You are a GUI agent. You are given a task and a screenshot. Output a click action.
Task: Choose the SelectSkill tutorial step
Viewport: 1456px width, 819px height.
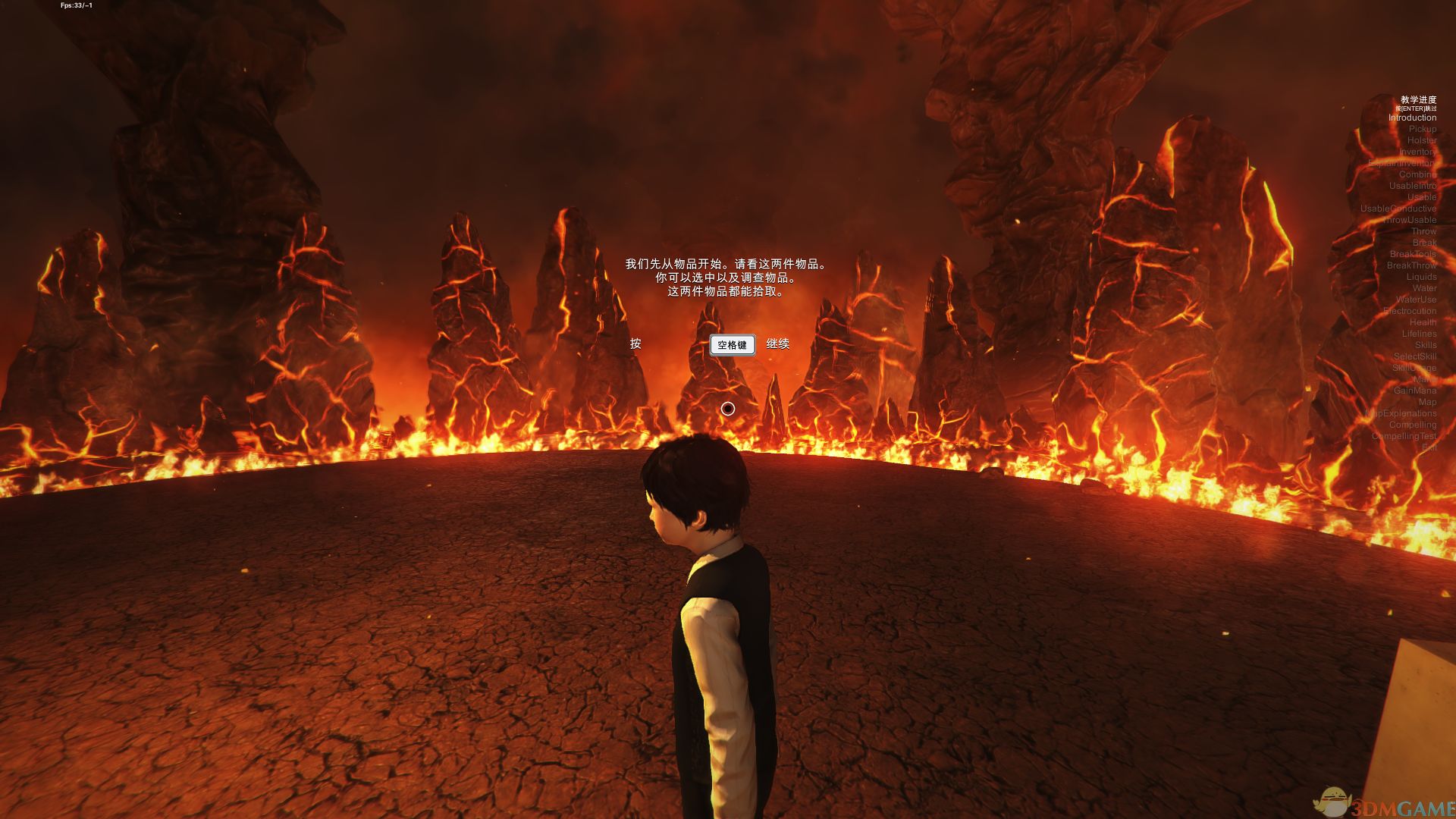click(1414, 356)
